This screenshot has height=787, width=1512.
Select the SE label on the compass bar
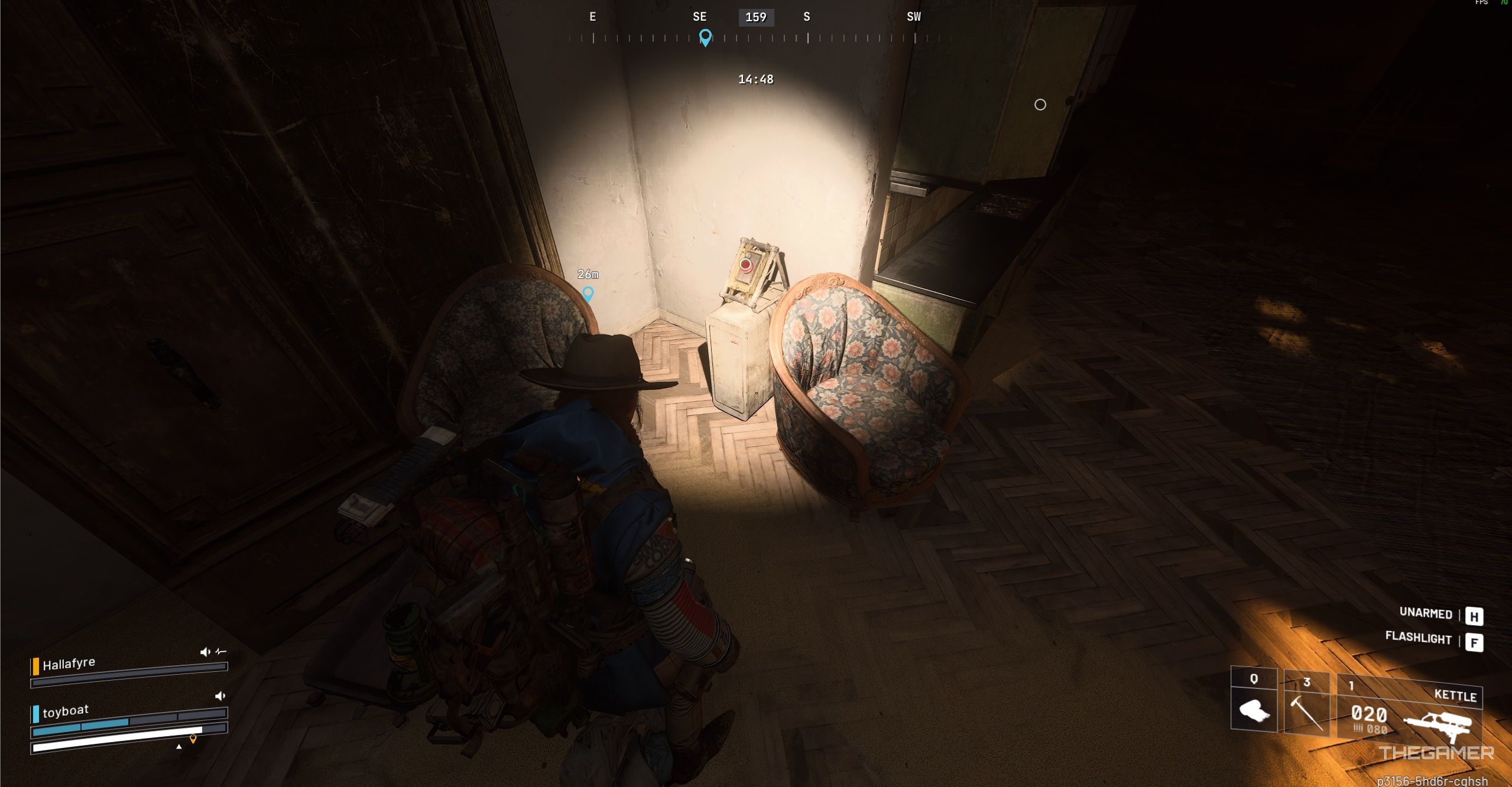point(700,17)
